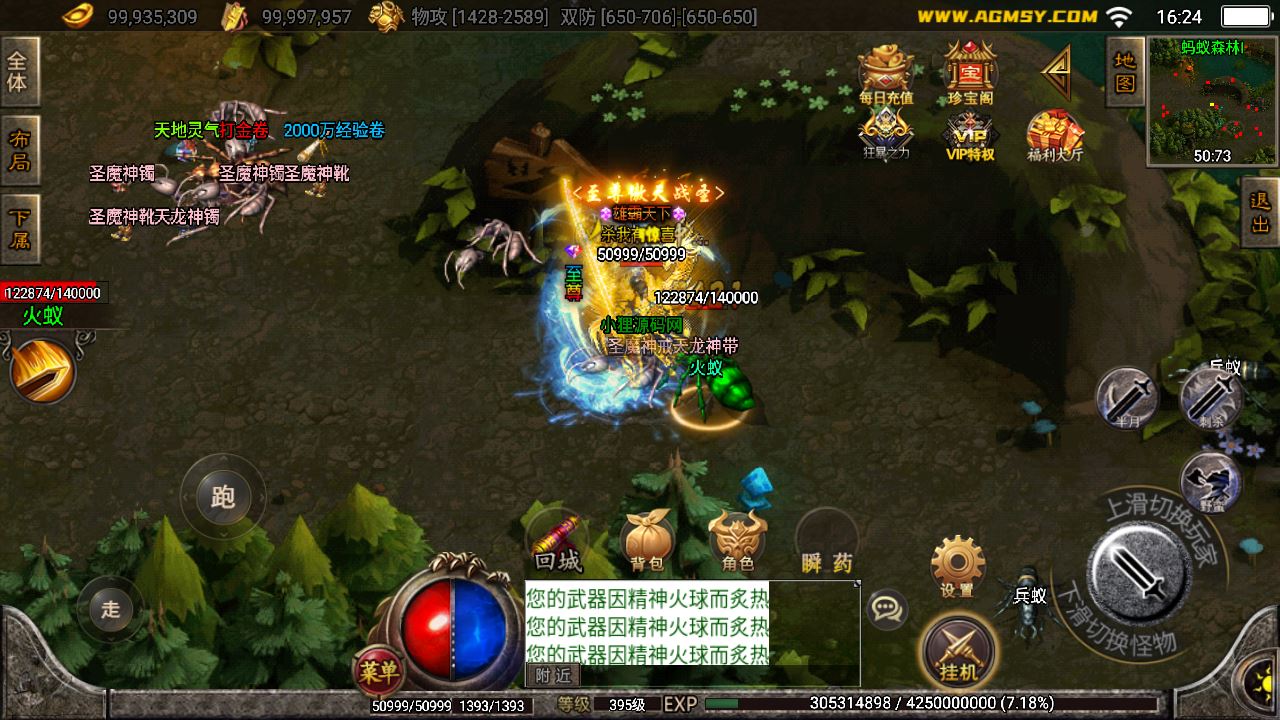Open the 全体 team panel
The image size is (1280, 720).
[18, 71]
